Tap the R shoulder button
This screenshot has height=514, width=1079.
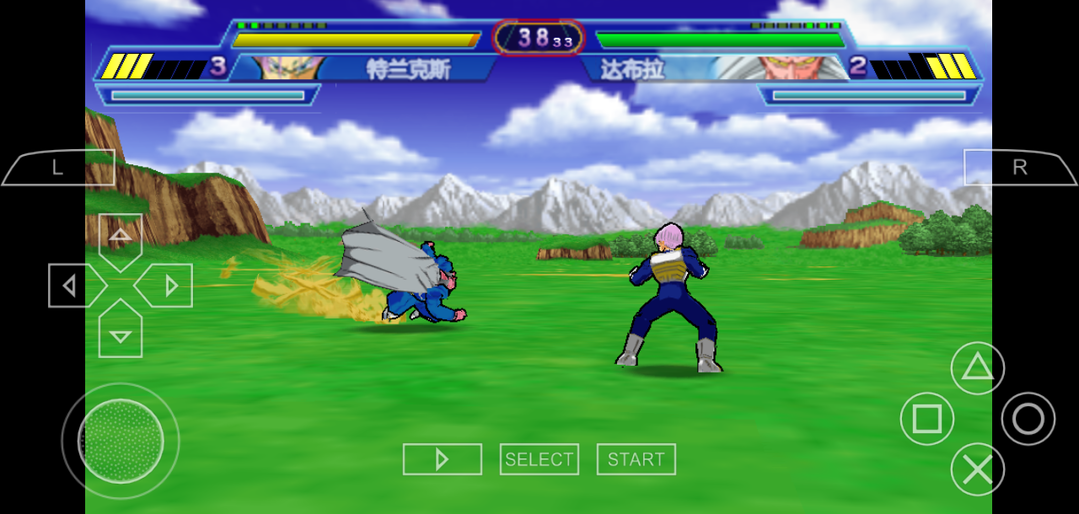coord(1019,168)
